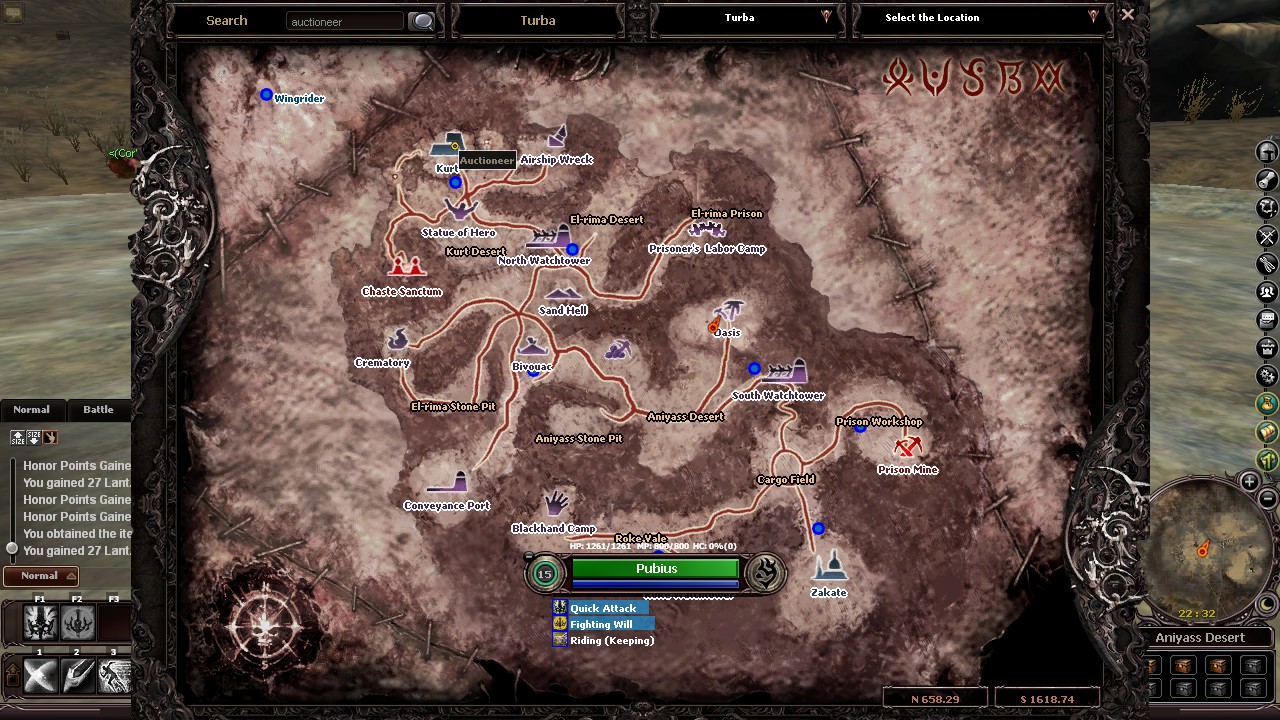1280x720 pixels.
Task: Use the F1 hotbar skill icon
Action: coord(41,623)
